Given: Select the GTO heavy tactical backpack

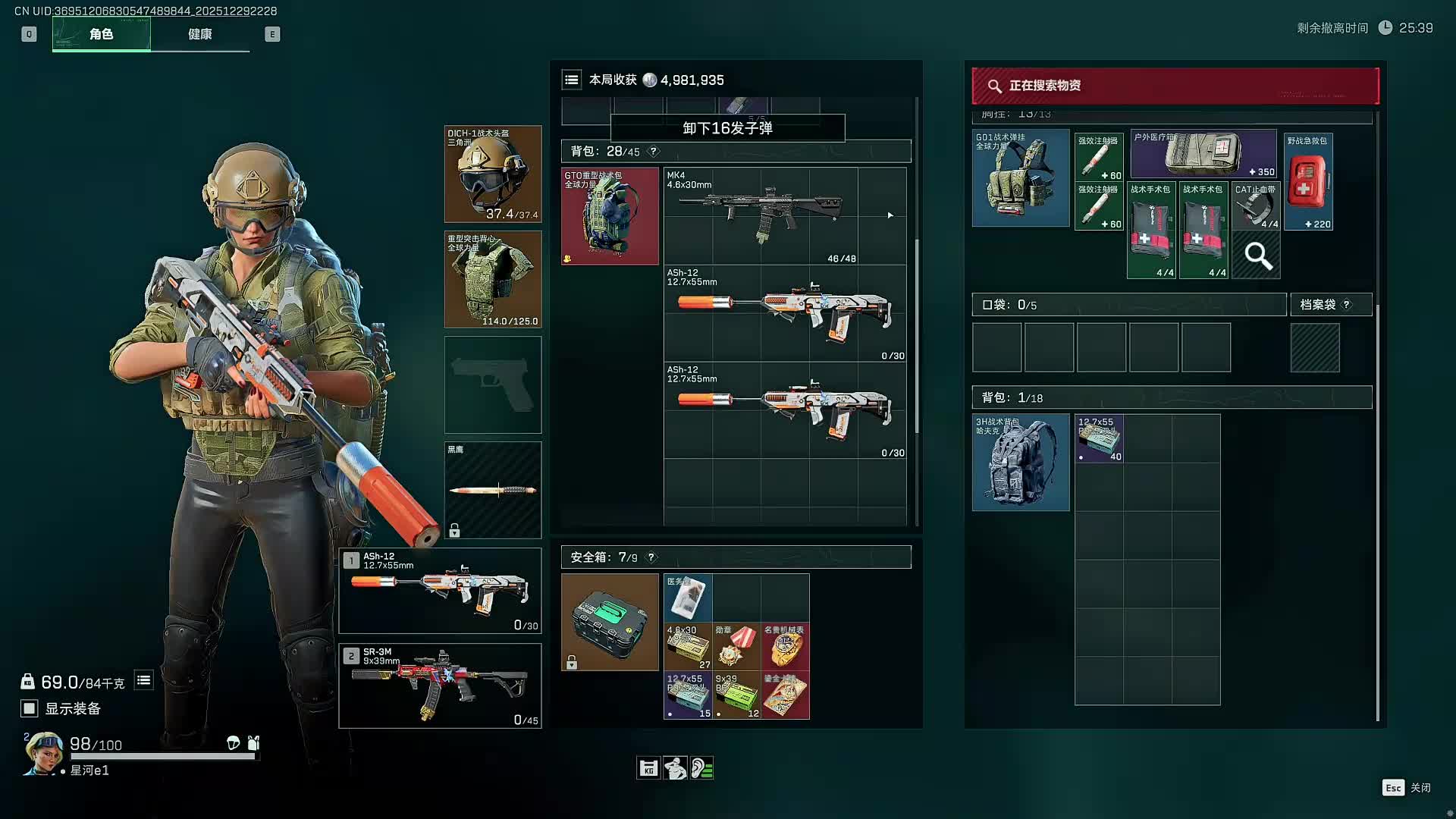Looking at the screenshot, I should click(x=610, y=216).
